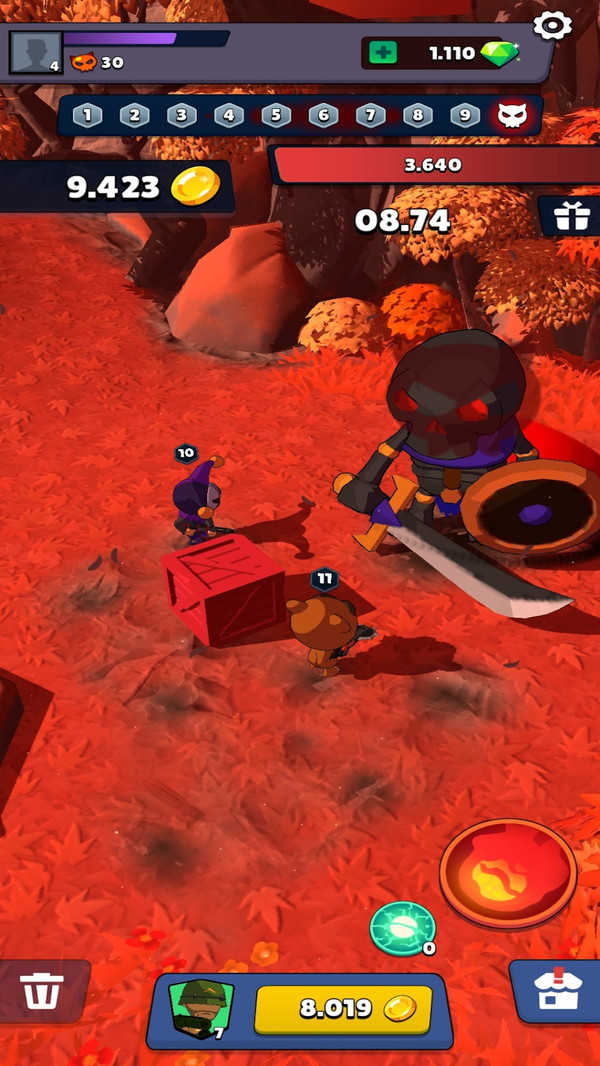Open the trash bin button
Image resolution: width=600 pixels, height=1066 pixels.
[42, 990]
